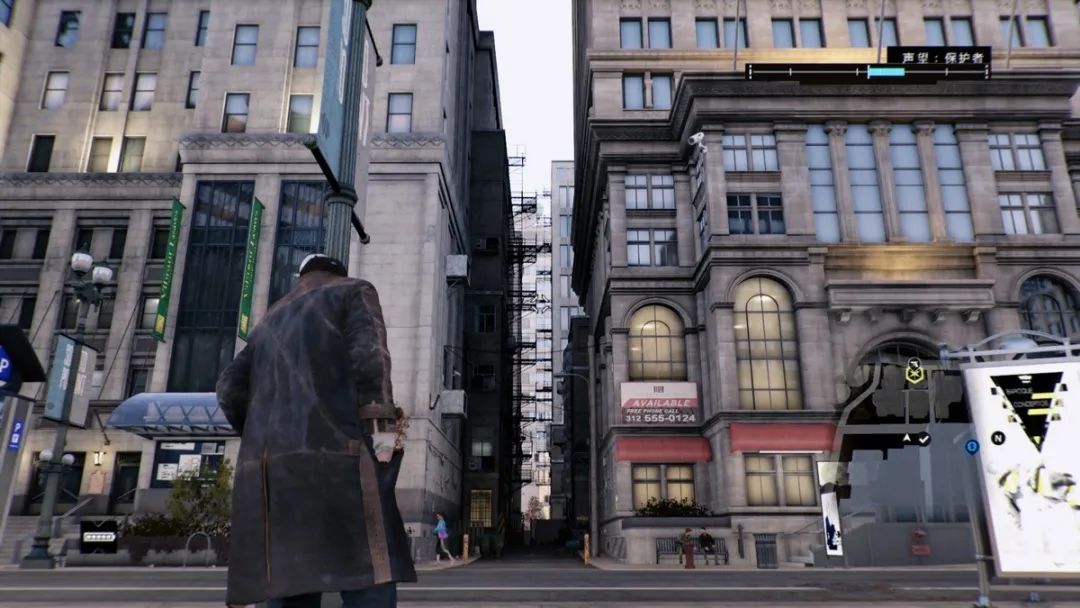
Task: Click the checkmark marker on the minimap
Action: (x=924, y=438)
